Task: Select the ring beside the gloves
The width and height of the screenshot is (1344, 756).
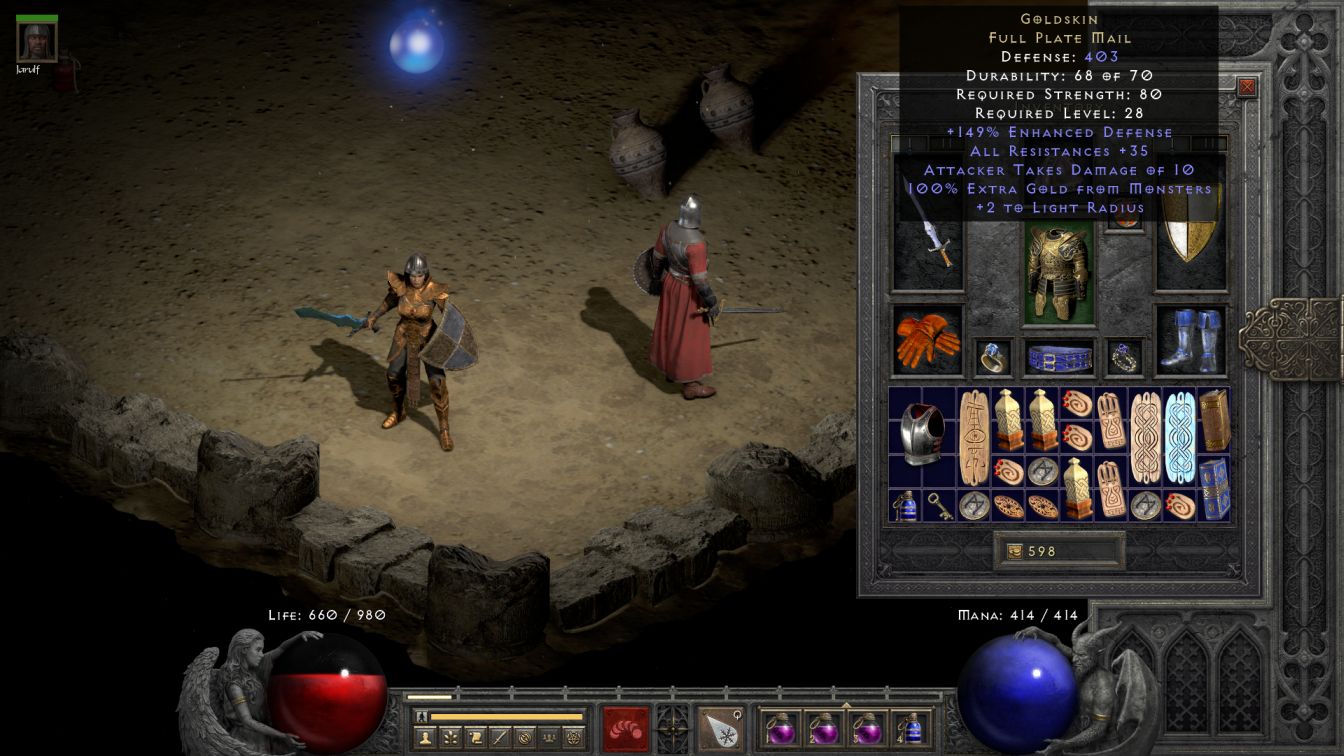Action: coord(993,357)
